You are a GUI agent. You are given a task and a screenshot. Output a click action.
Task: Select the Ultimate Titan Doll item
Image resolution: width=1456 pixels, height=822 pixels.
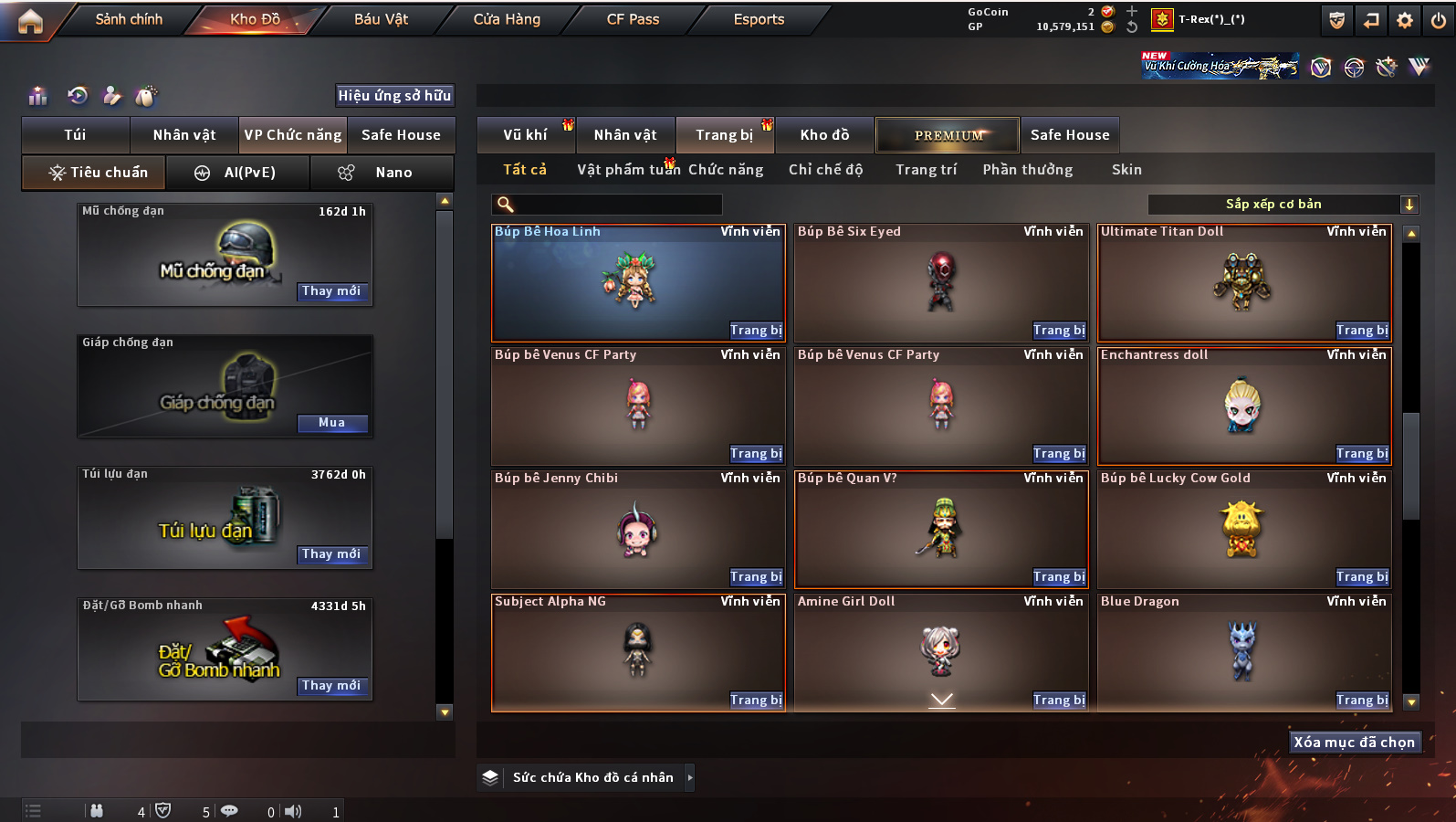[x=1243, y=281]
